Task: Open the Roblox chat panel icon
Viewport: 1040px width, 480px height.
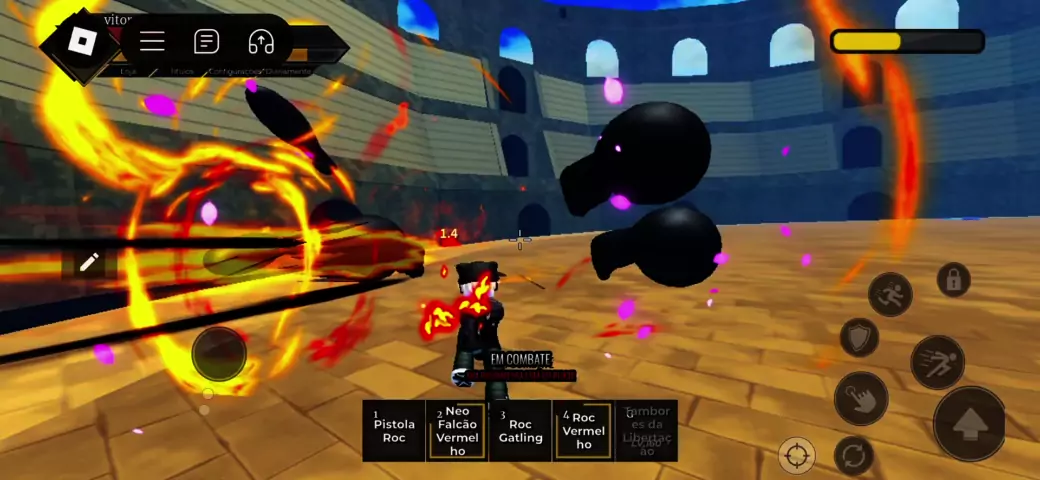Action: coord(206,41)
